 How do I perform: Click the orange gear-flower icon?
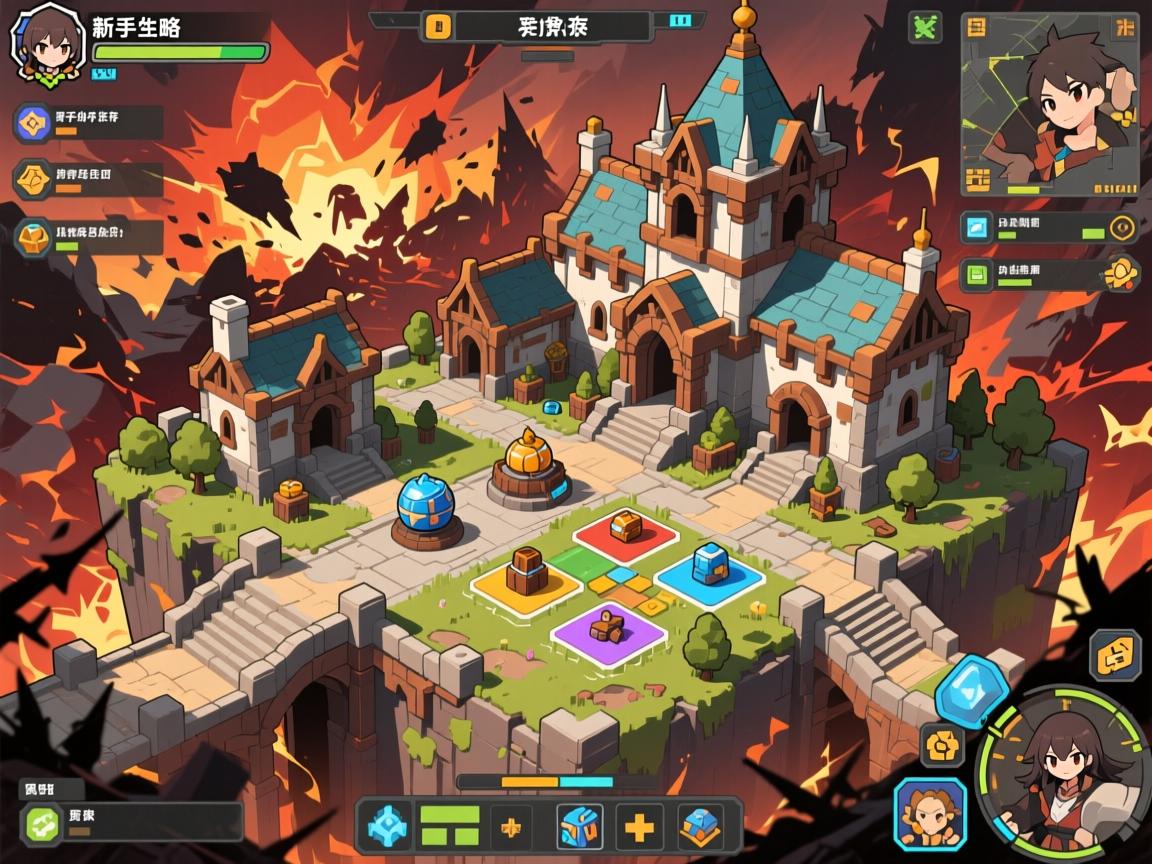(x=1122, y=273)
